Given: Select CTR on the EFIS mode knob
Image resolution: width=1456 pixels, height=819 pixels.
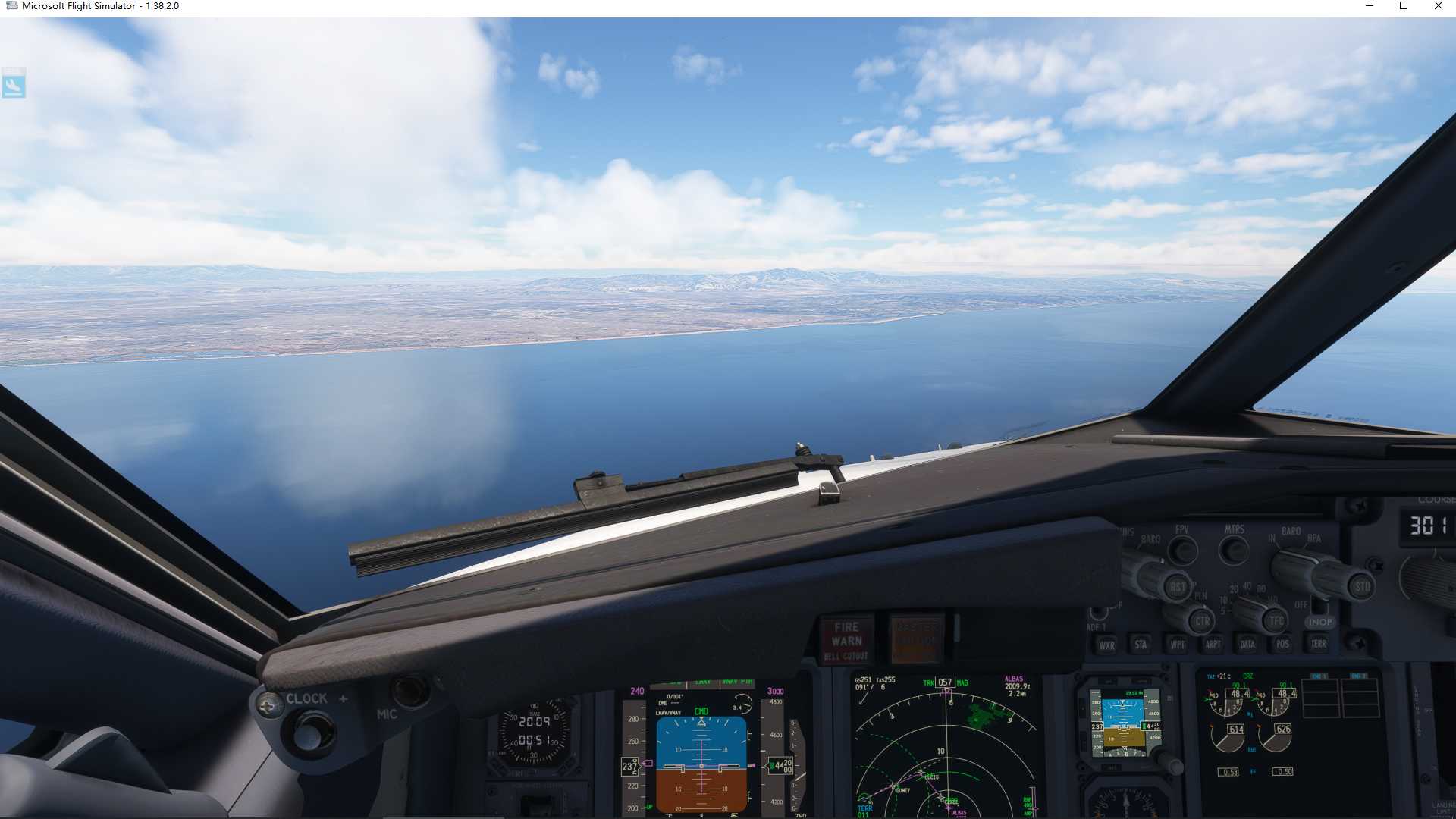Looking at the screenshot, I should [x=1203, y=621].
